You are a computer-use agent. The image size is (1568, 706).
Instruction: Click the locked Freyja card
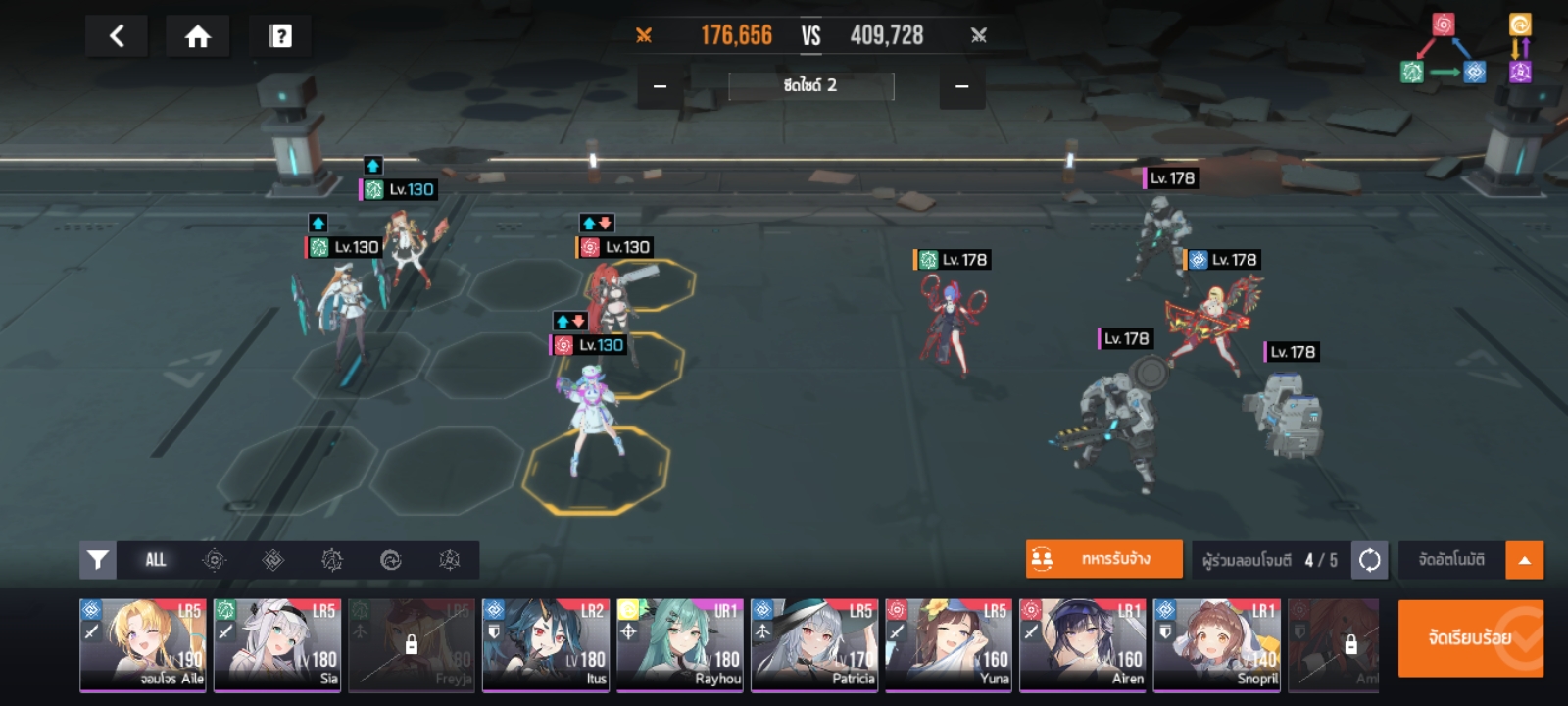[x=412, y=644]
